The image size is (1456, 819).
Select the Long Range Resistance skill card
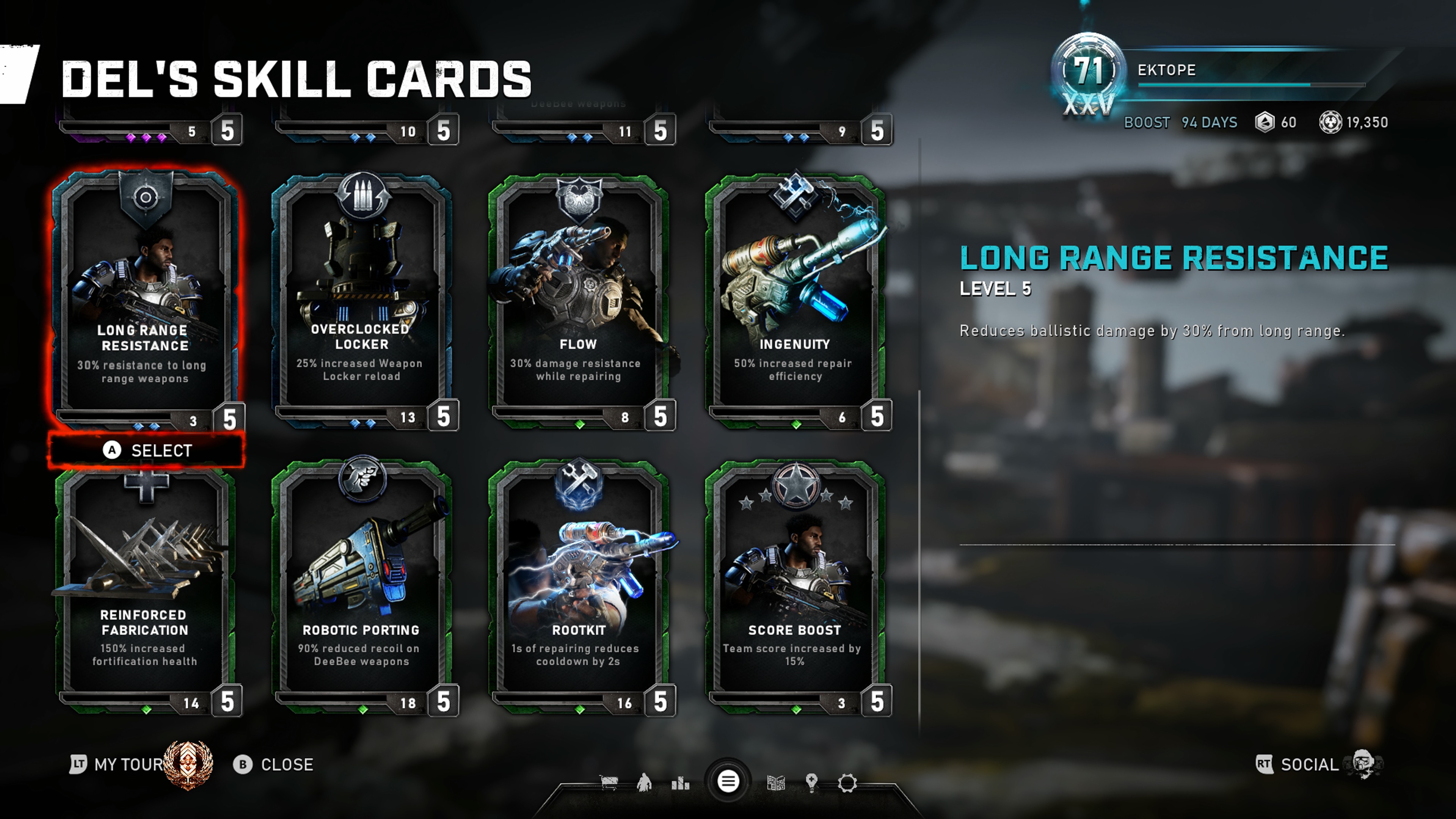pos(145,300)
